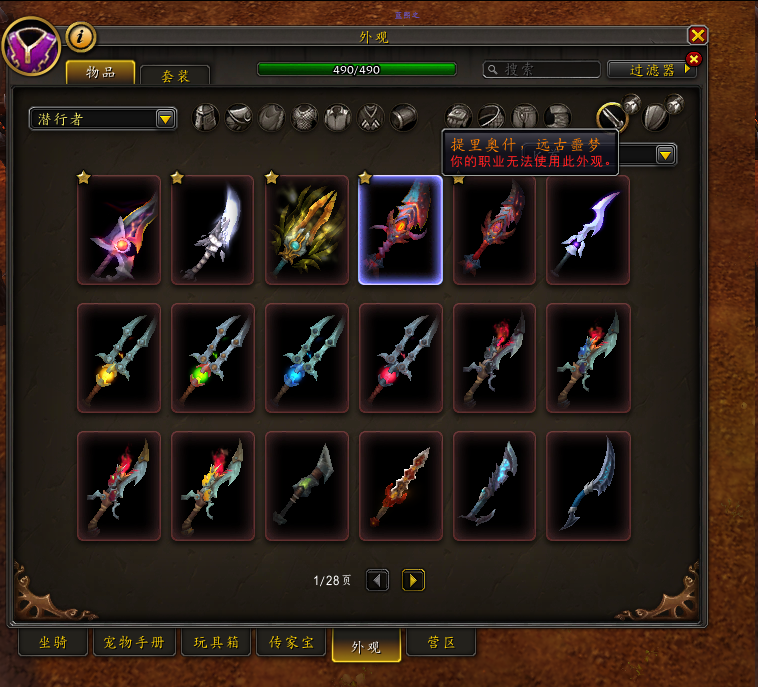Click the round info button
The width and height of the screenshot is (758, 687).
click(81, 37)
